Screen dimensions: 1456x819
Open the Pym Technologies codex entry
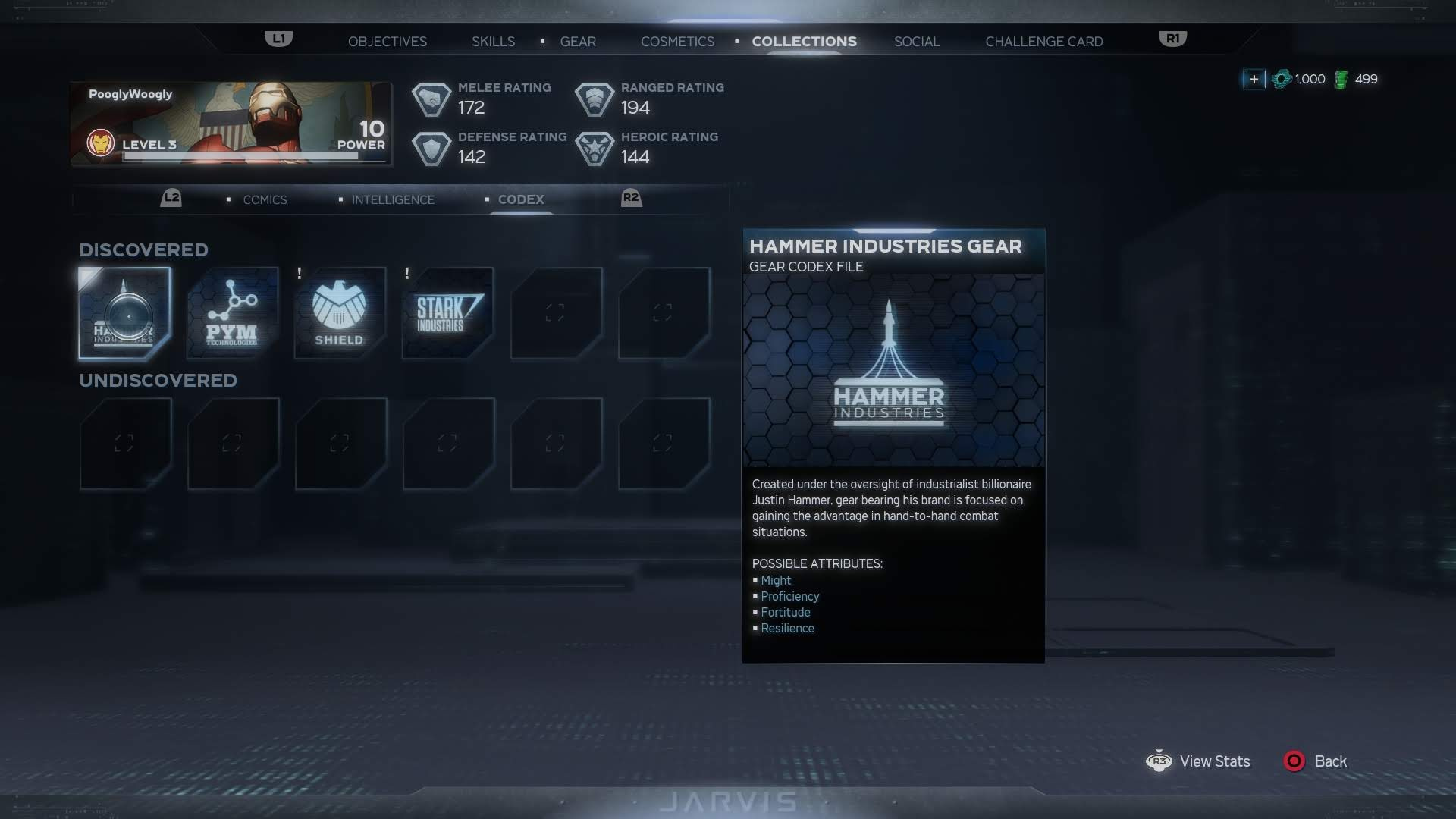click(233, 312)
